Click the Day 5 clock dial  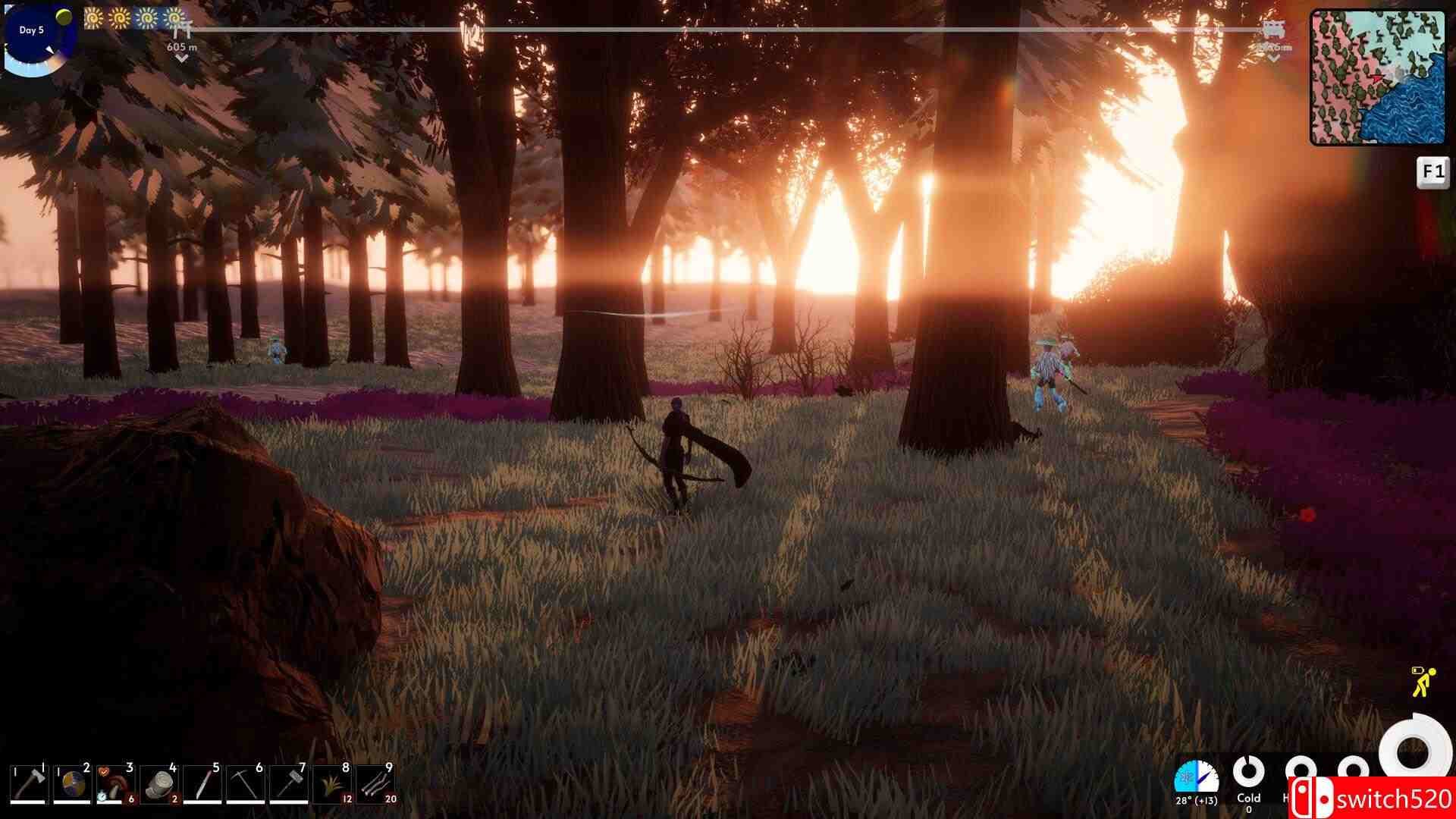(38, 39)
